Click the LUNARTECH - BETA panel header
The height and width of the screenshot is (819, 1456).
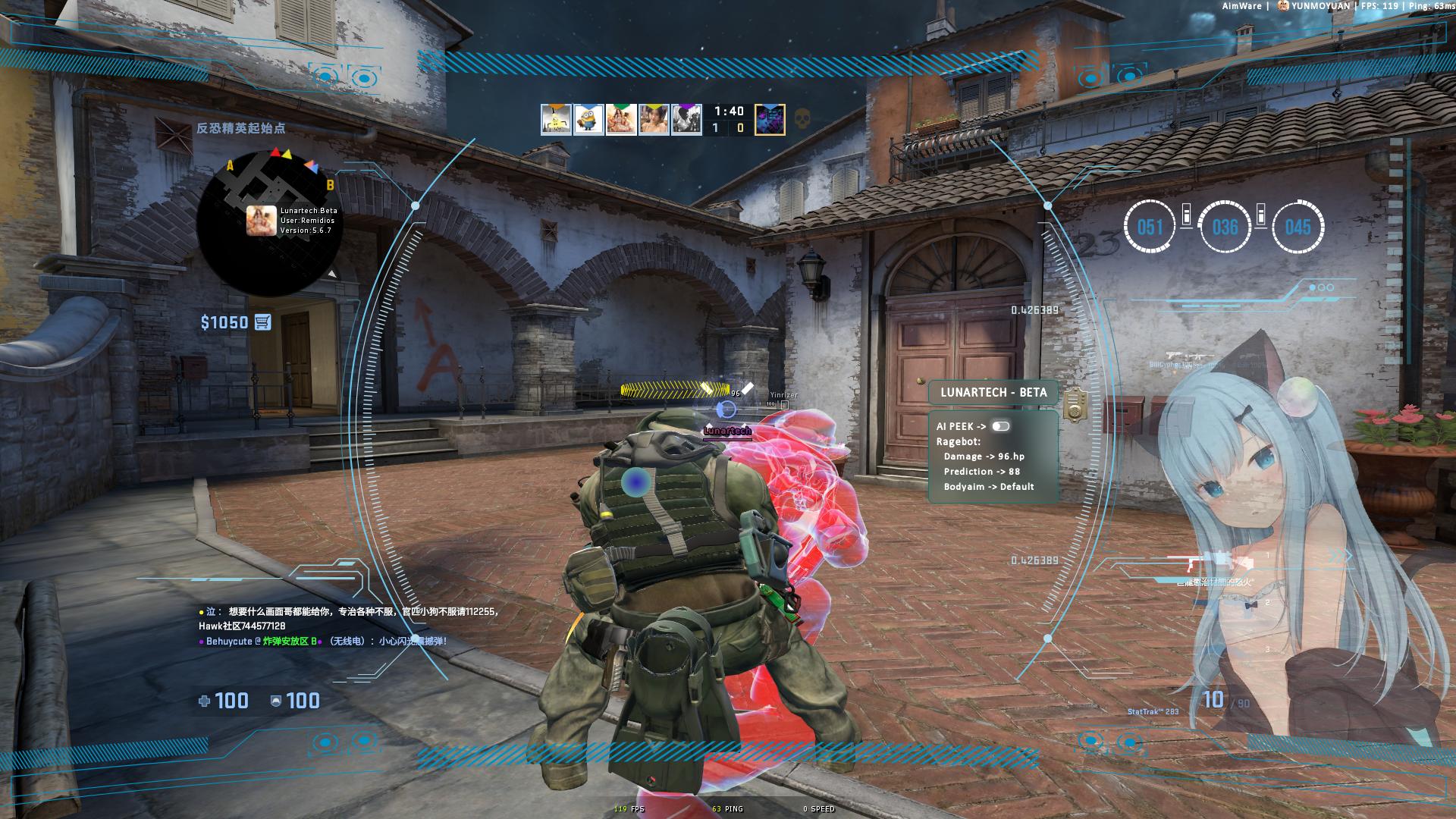[993, 392]
